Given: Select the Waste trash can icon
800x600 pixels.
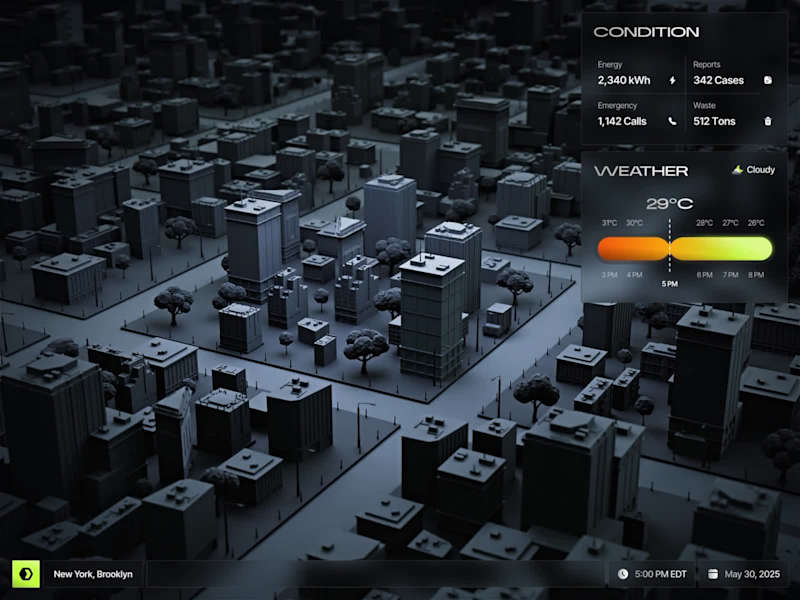Looking at the screenshot, I should 768,122.
